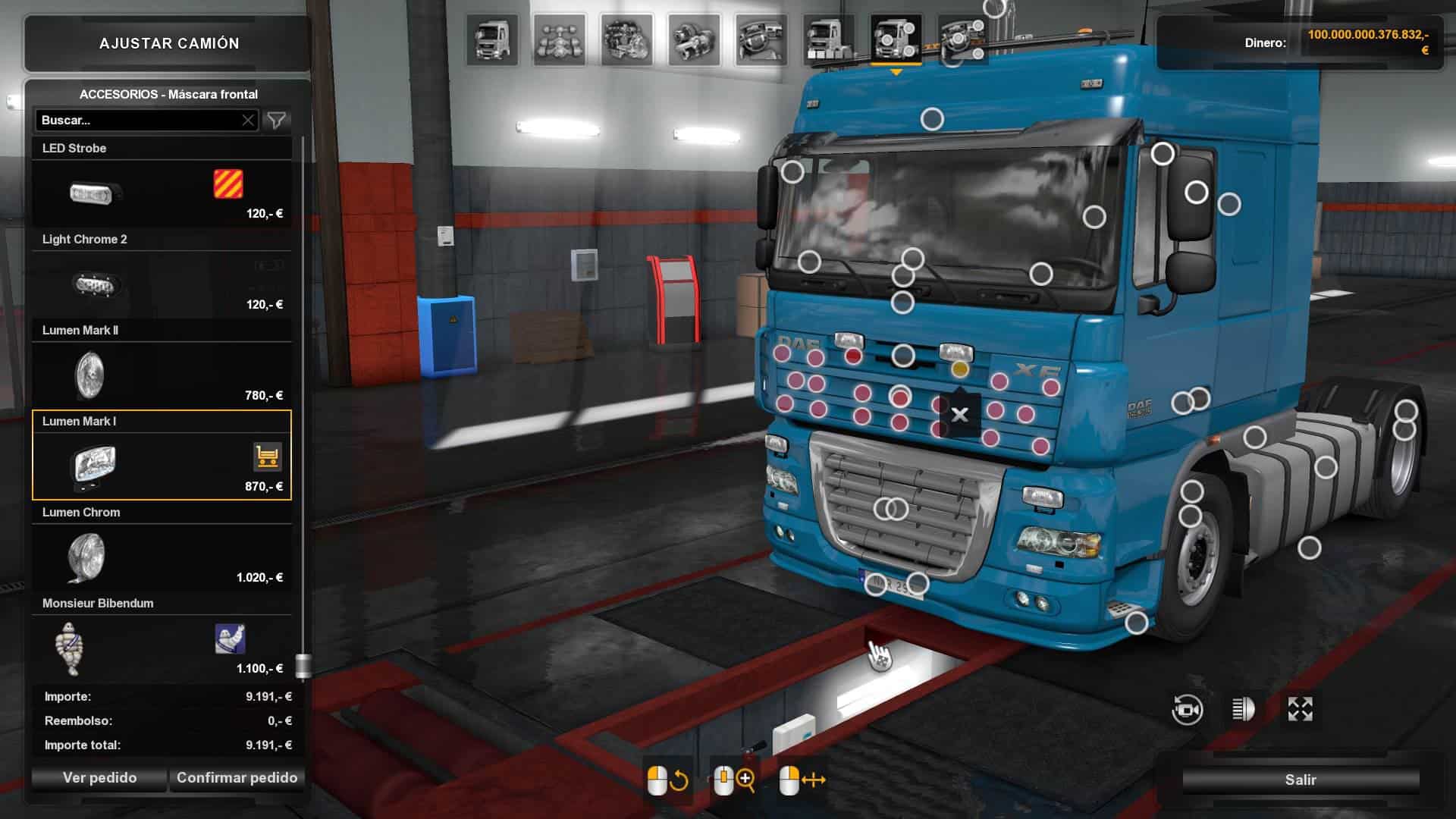Click the Buscar search field
Image resolution: width=1456 pixels, height=819 pixels.
pyautogui.click(x=136, y=121)
